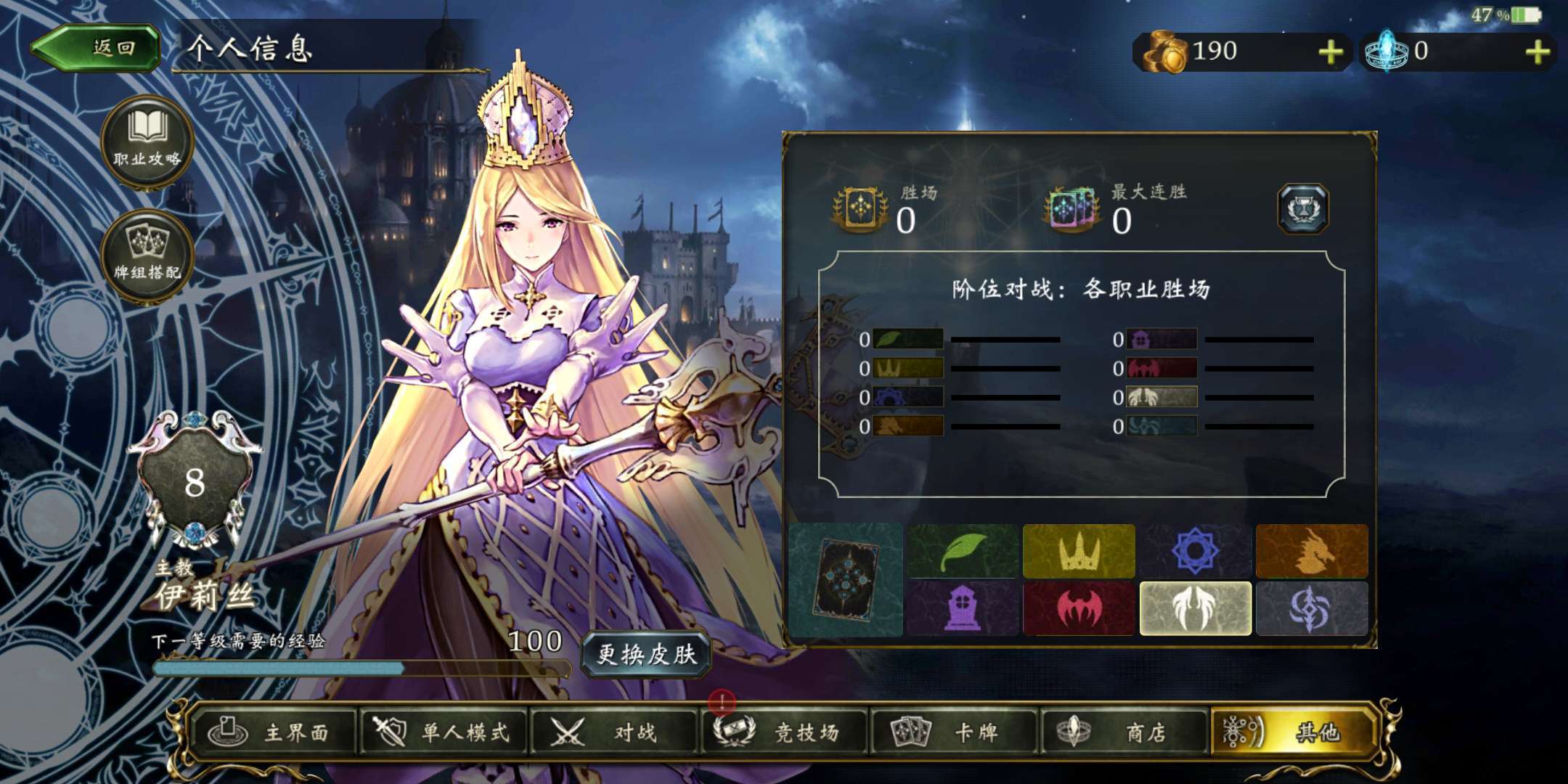Add gold with the plus beside 190
The image size is (1568, 784).
point(1330,52)
